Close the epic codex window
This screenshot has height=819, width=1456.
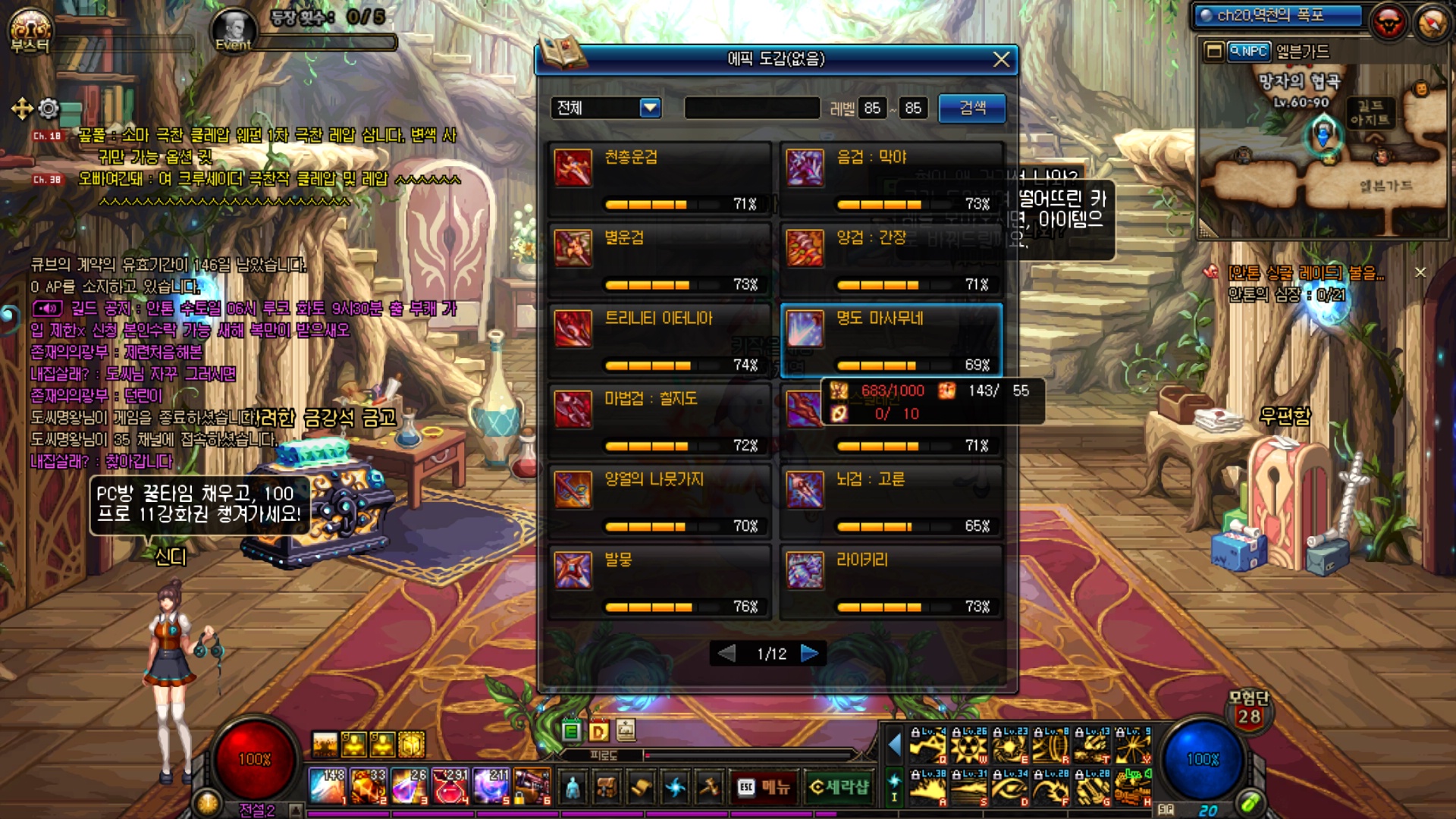coord(1001,59)
